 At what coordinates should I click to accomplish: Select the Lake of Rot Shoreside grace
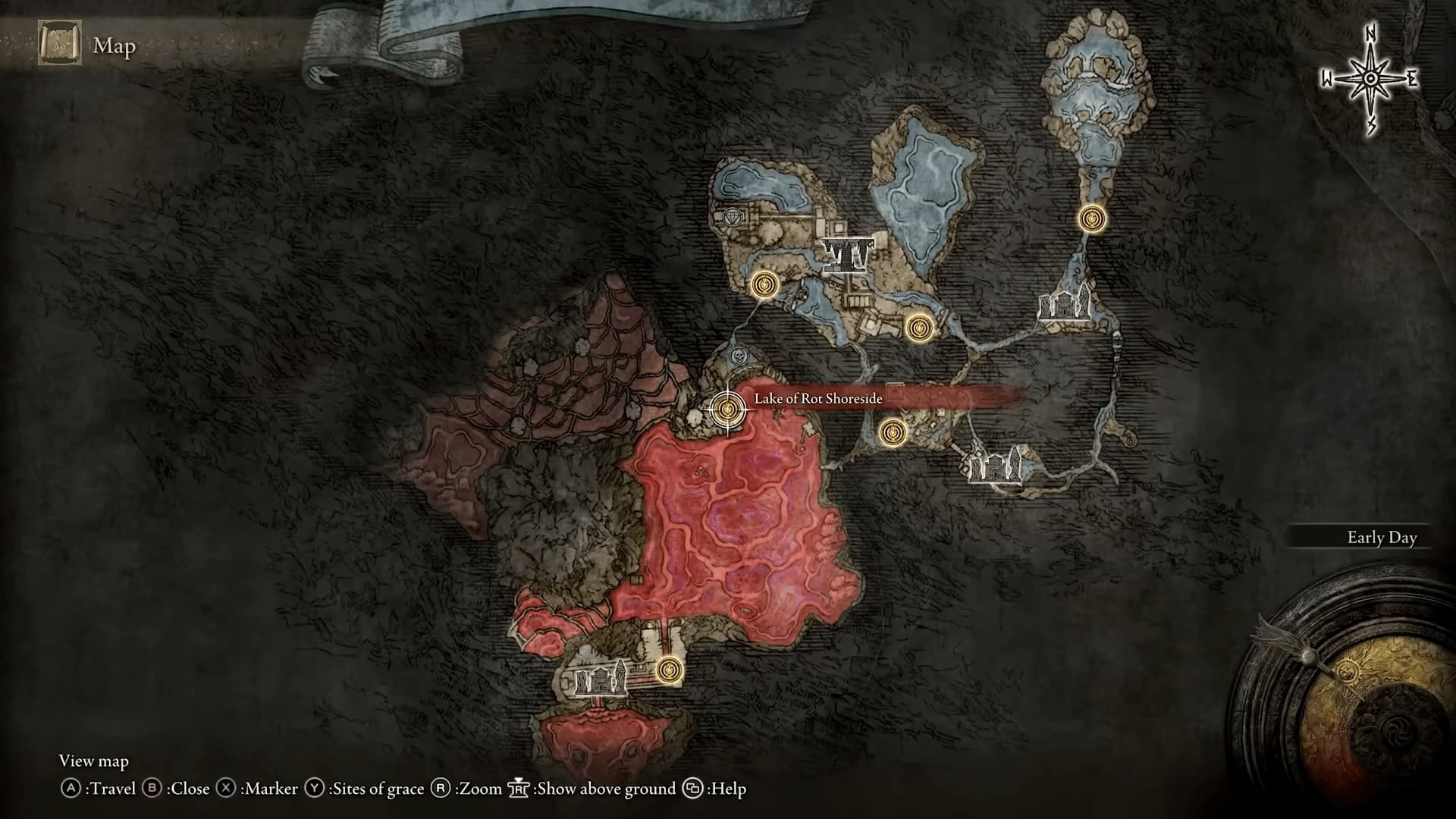coord(727,409)
